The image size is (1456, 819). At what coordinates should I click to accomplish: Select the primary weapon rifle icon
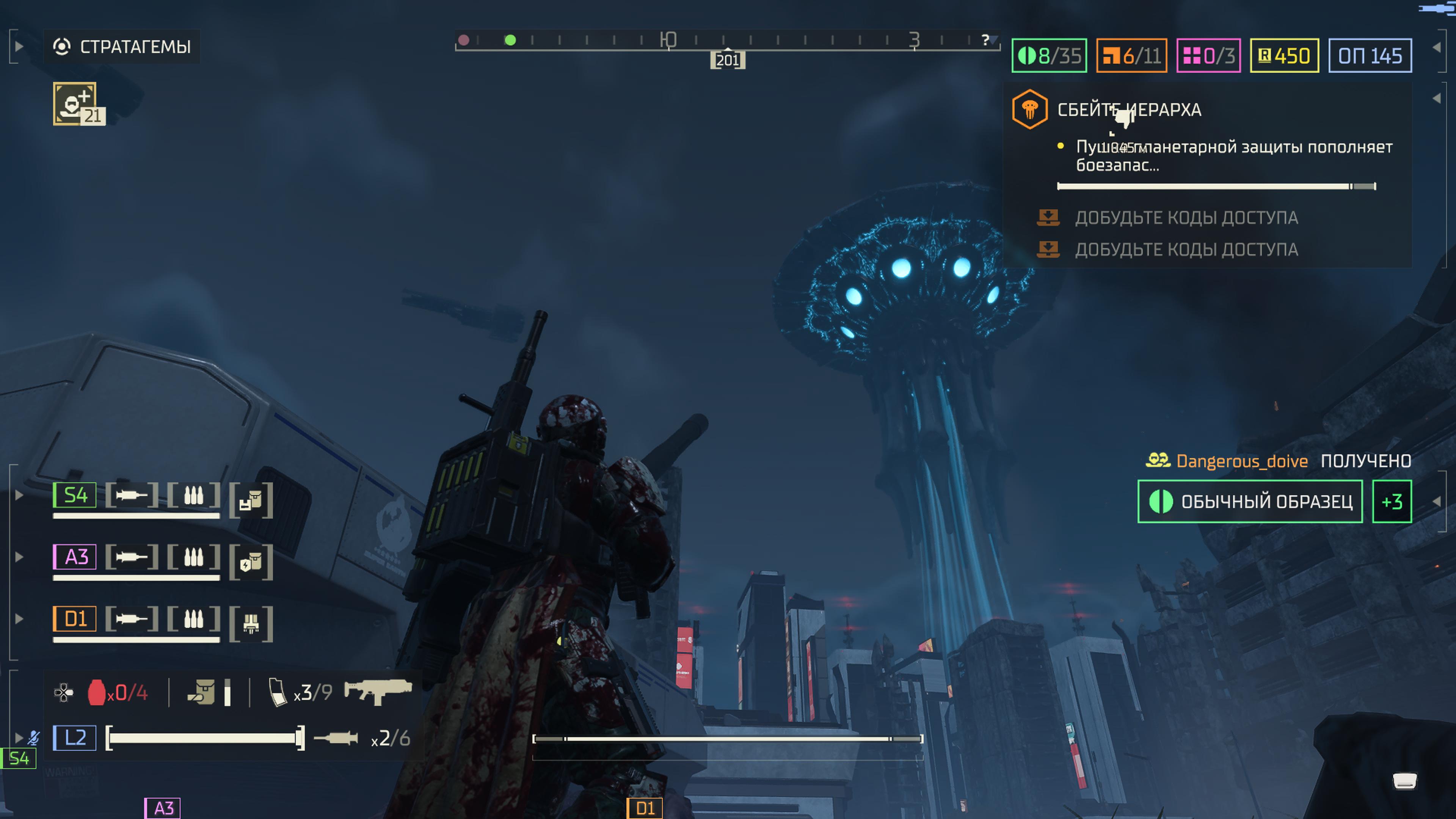coord(378,692)
